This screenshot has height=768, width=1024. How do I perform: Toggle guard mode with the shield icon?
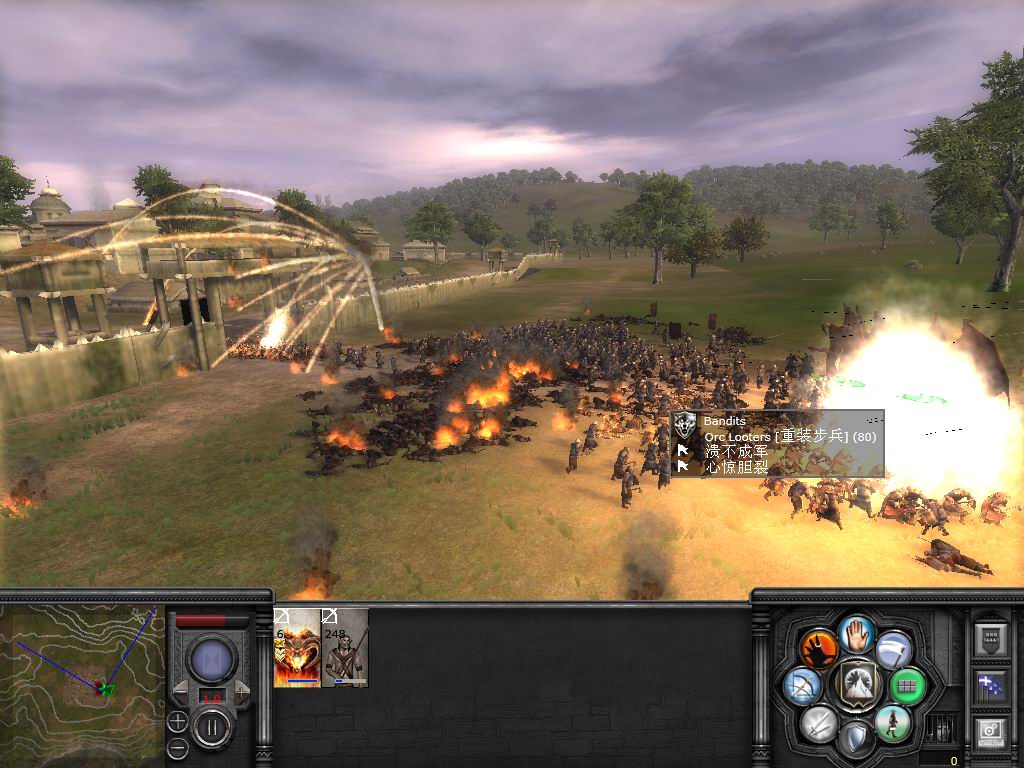856,738
